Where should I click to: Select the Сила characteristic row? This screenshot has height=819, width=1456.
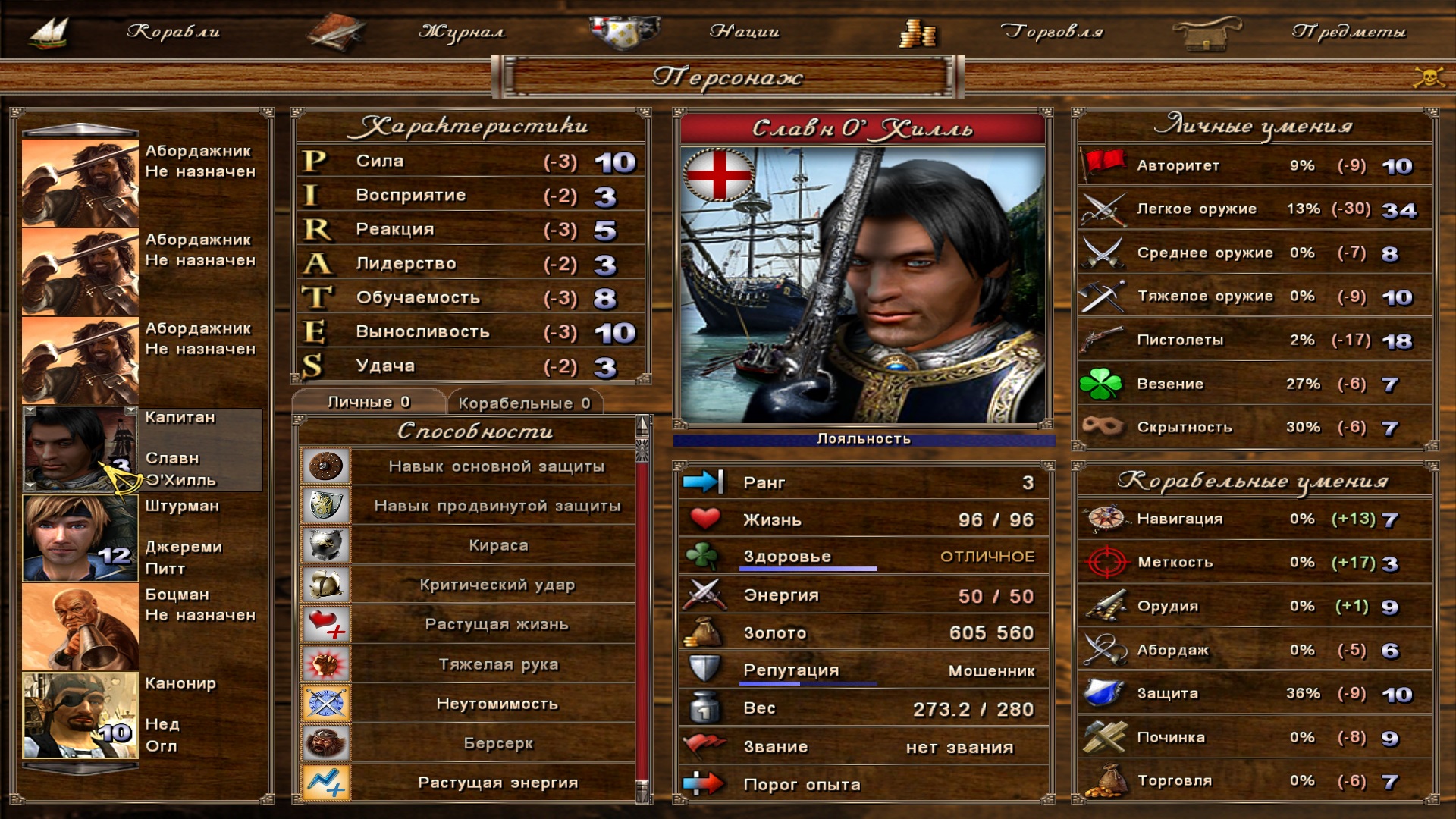(469, 162)
